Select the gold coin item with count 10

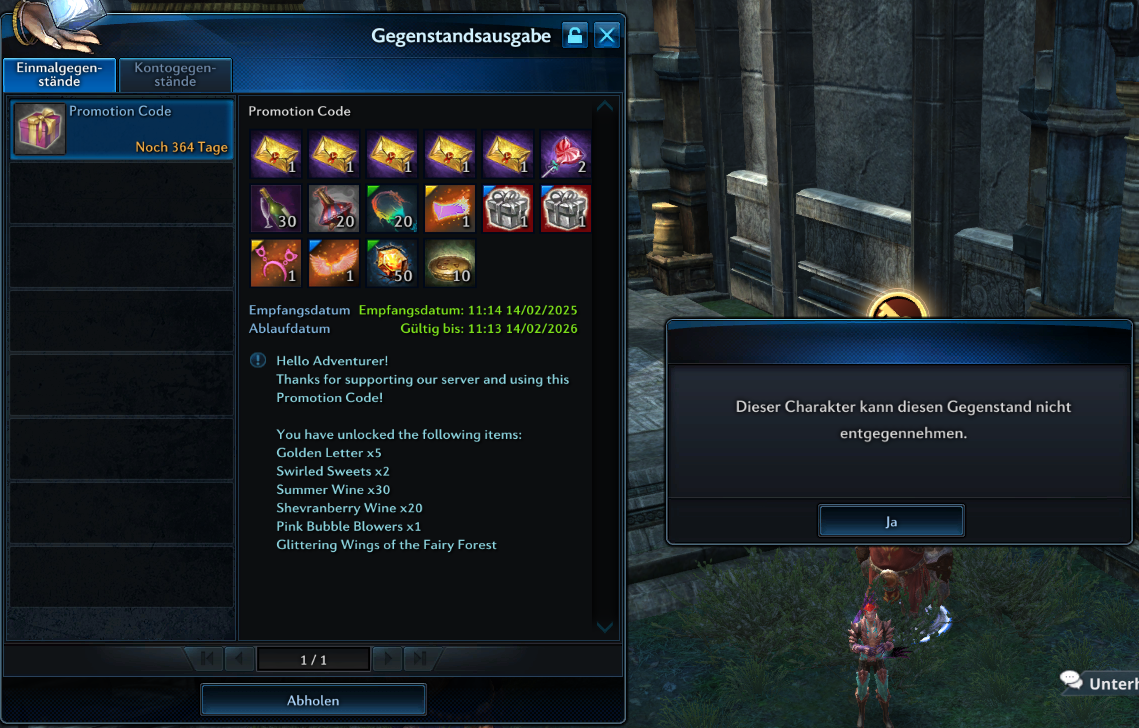point(449,263)
